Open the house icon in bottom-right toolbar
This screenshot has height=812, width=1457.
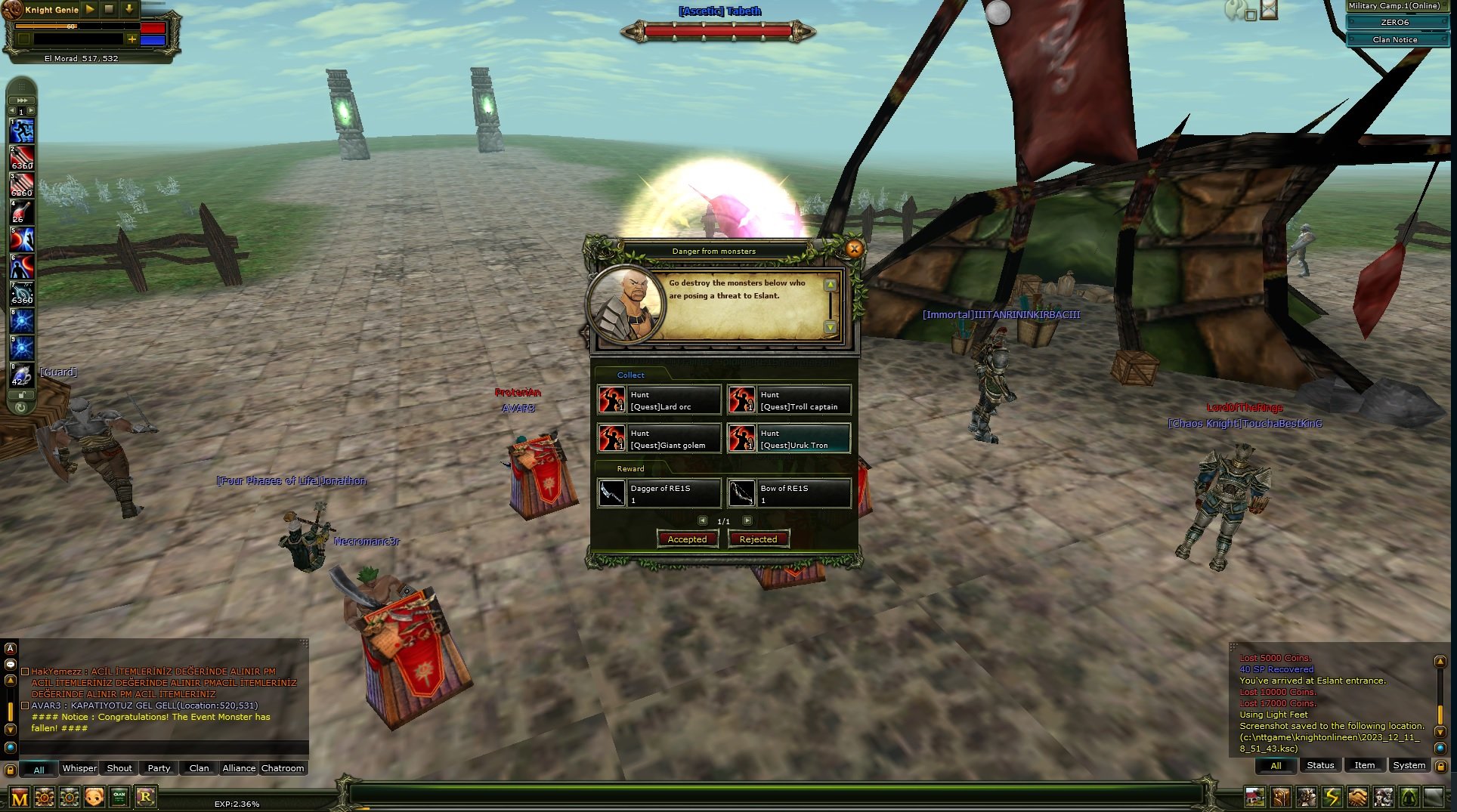tap(1254, 797)
